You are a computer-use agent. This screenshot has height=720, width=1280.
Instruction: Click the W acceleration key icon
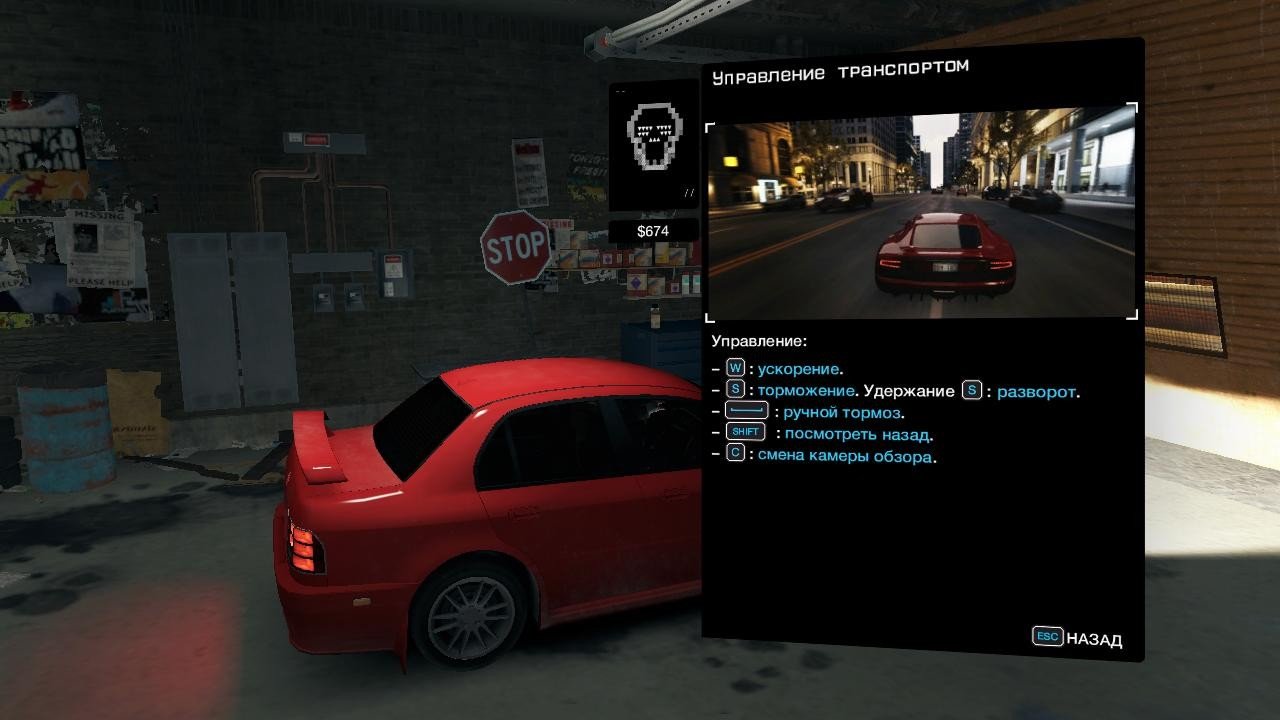(735, 368)
